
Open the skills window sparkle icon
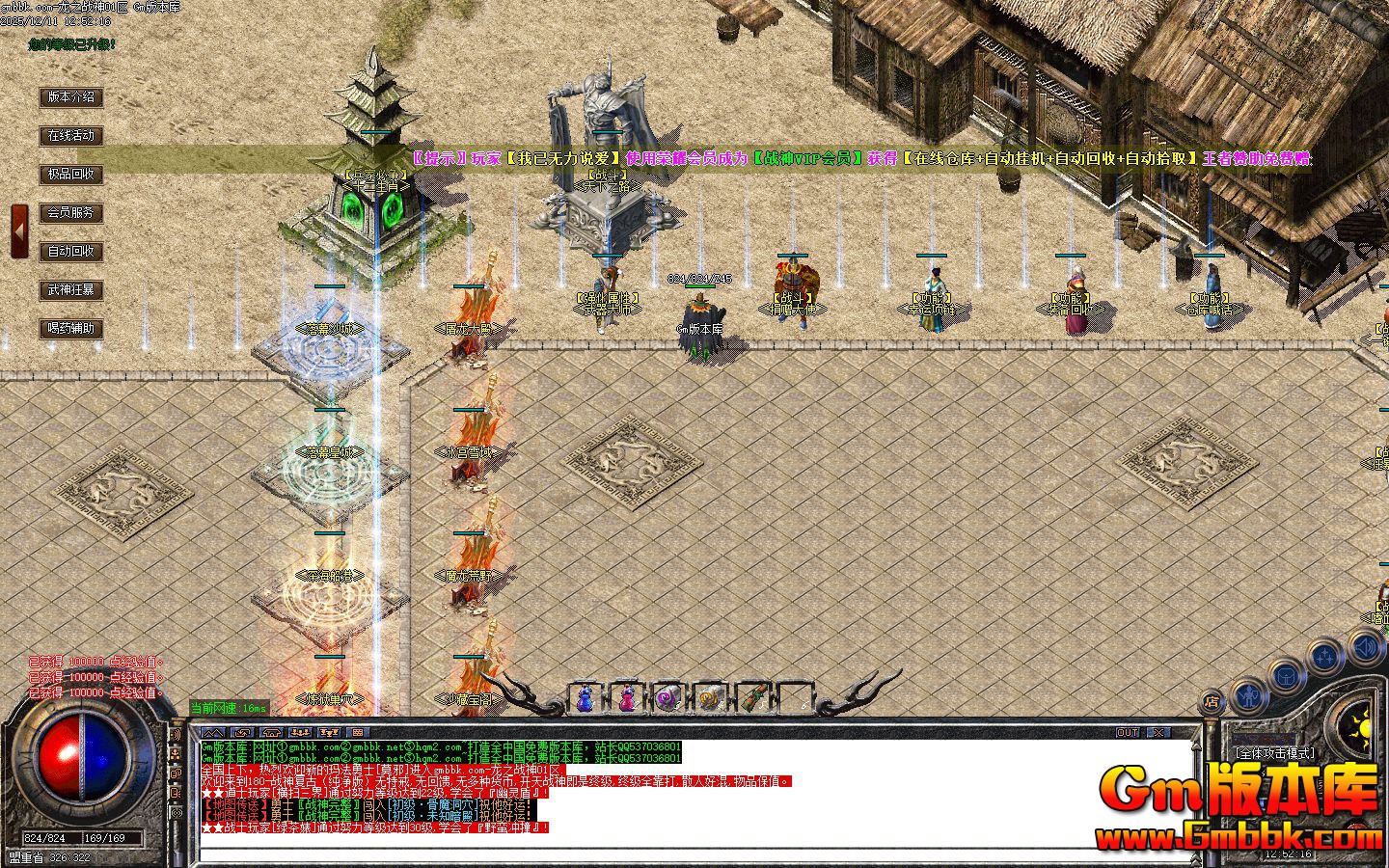[x=1324, y=657]
